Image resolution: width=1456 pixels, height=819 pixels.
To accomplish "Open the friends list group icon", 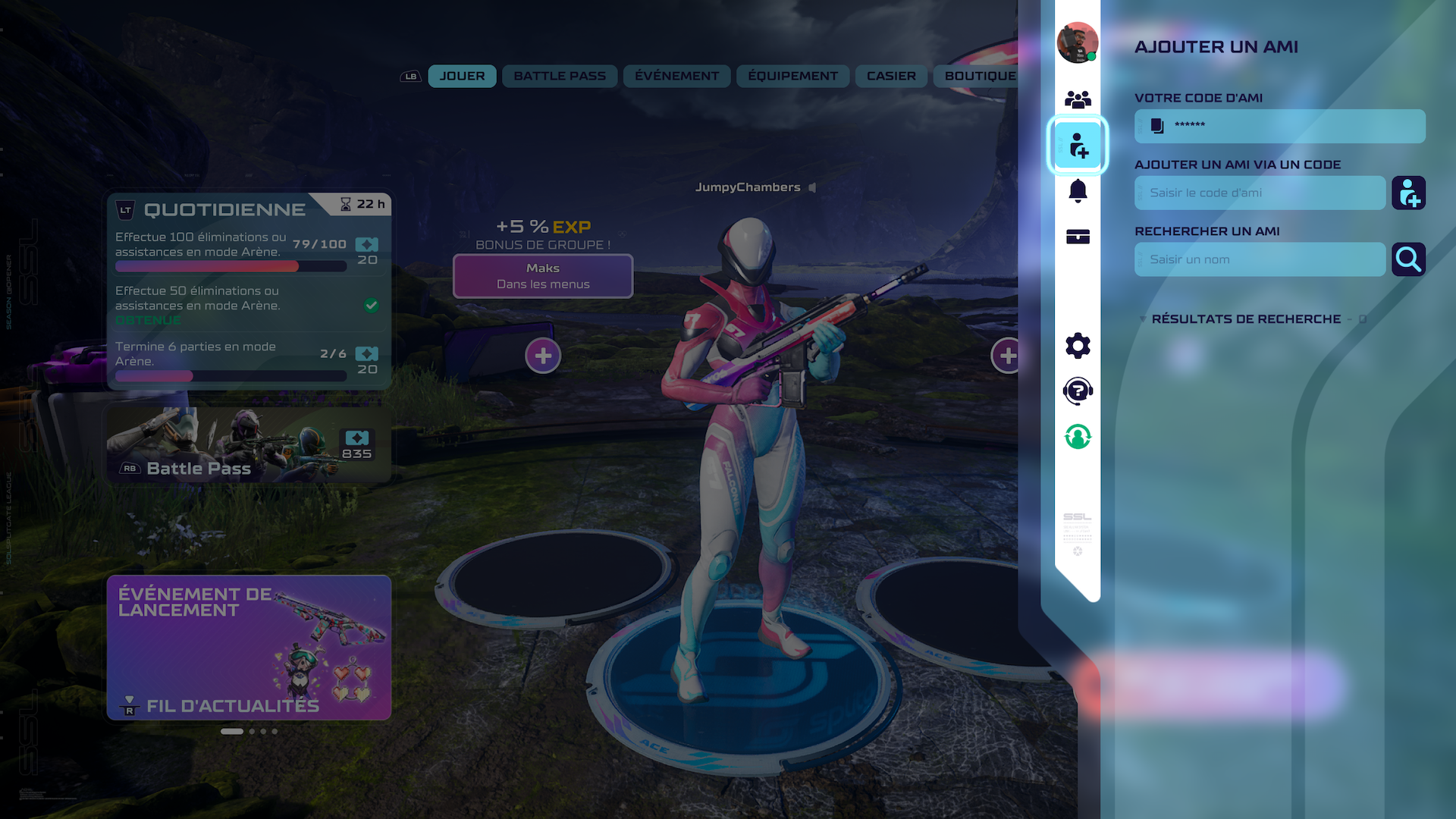I will pos(1078,99).
